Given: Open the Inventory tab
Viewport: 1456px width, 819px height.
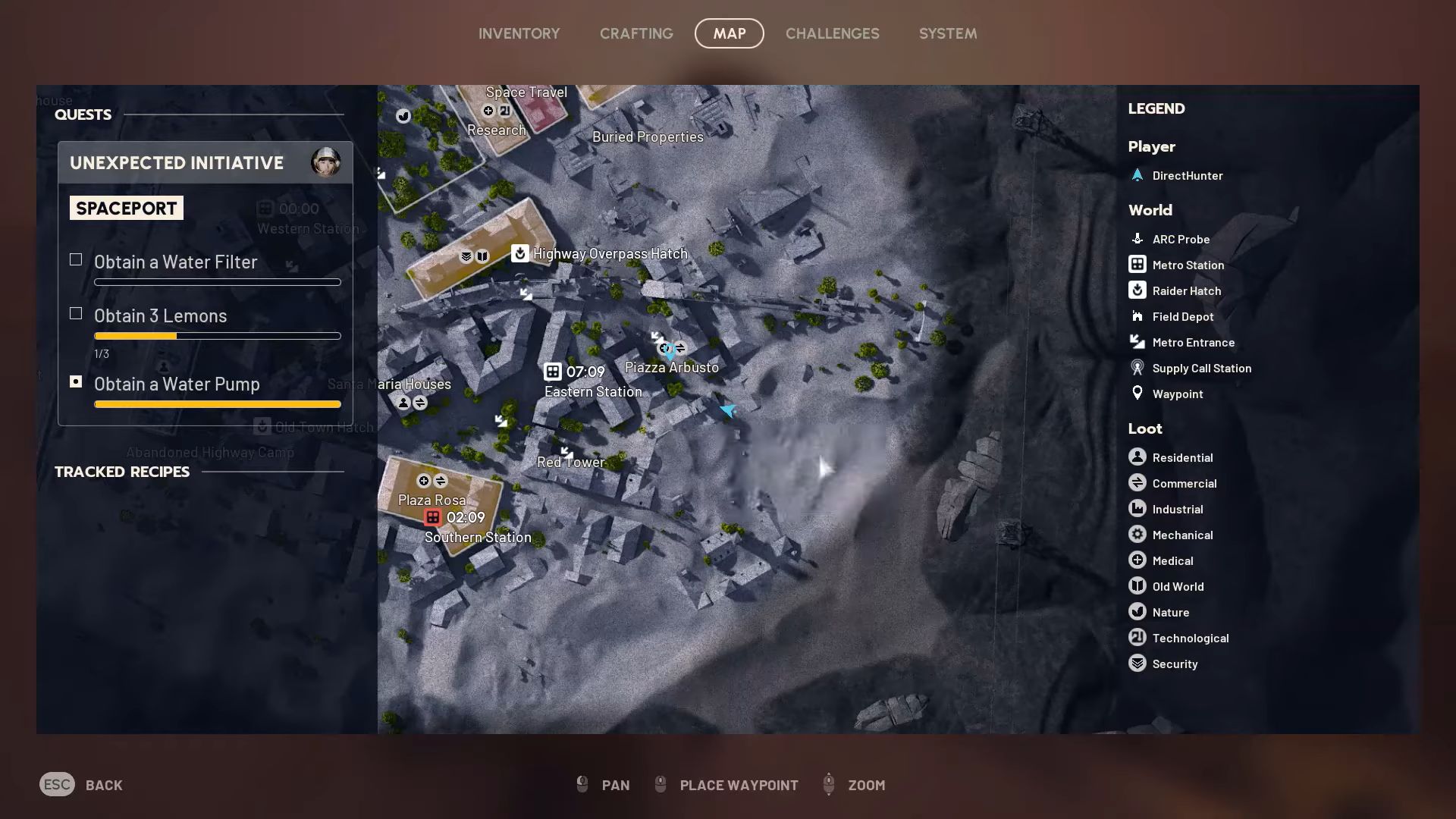Looking at the screenshot, I should click(x=519, y=33).
